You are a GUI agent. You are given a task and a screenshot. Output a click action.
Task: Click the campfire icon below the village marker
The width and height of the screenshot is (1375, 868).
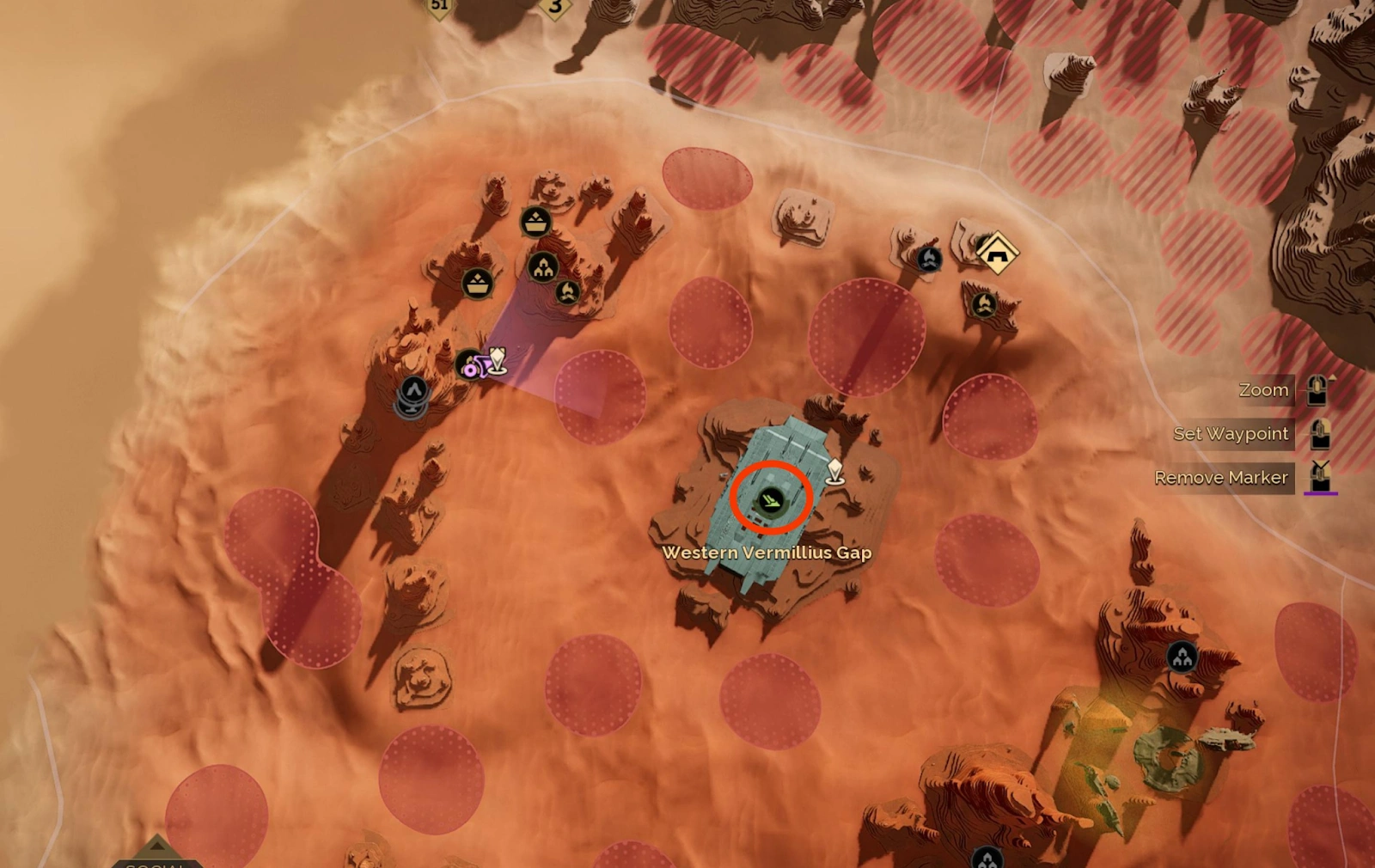point(565,292)
